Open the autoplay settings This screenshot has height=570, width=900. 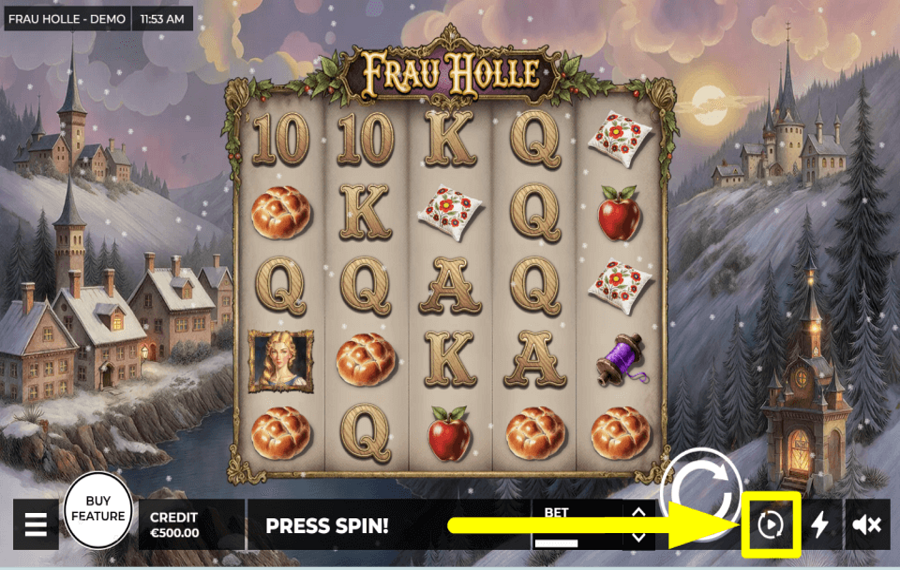pyautogui.click(x=768, y=524)
